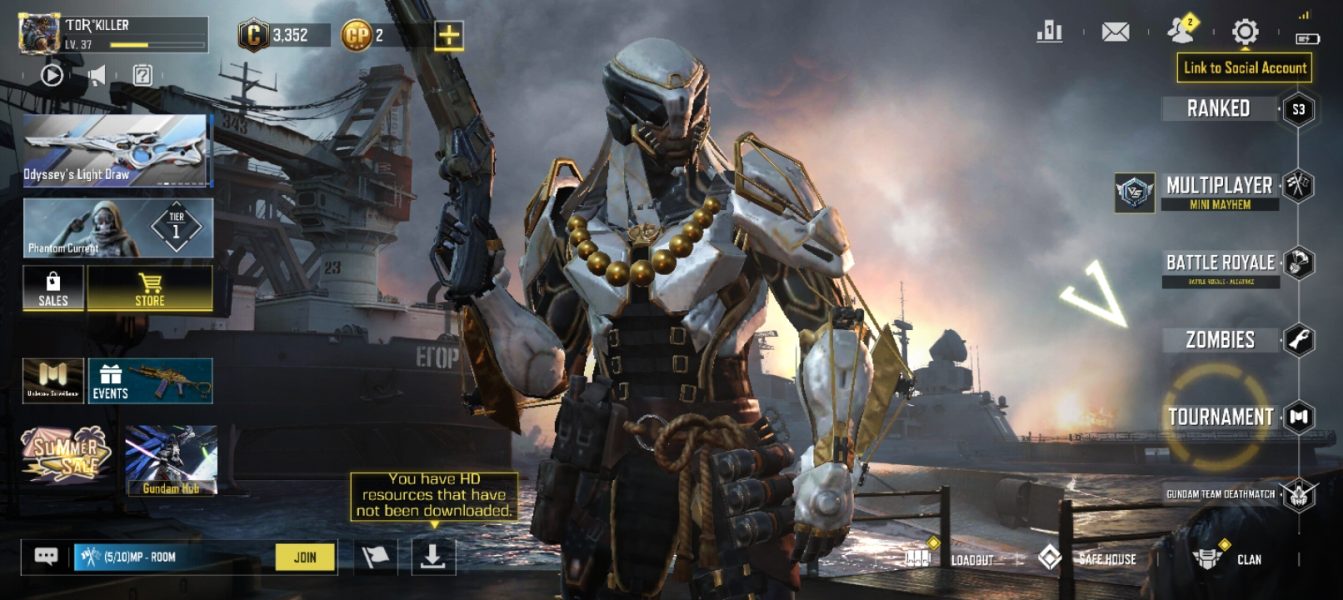Open Gundam Team Deathmatch mode
This screenshot has height=600, width=1343.
(1222, 494)
